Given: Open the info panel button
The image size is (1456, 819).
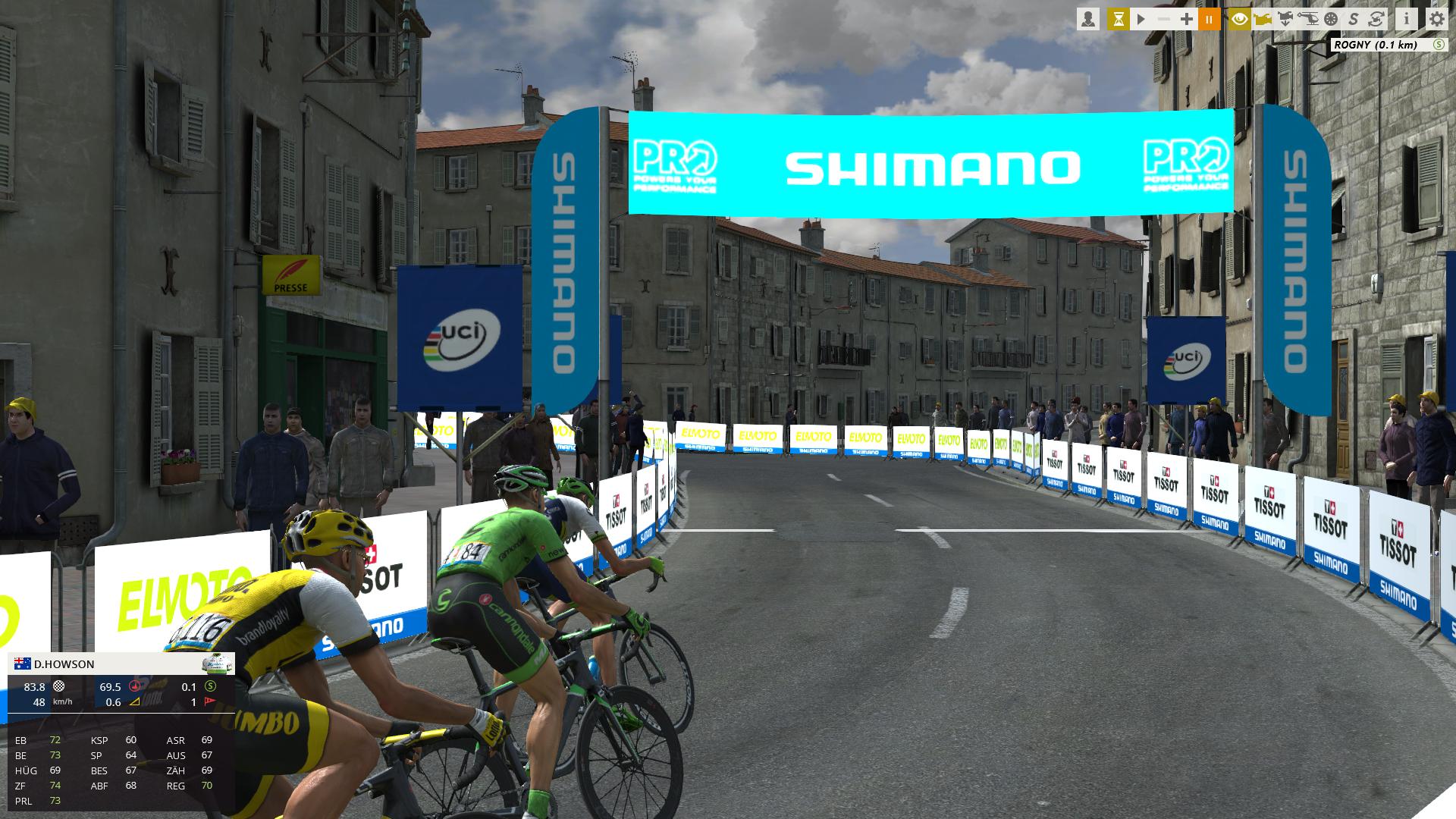Looking at the screenshot, I should click(x=1407, y=19).
